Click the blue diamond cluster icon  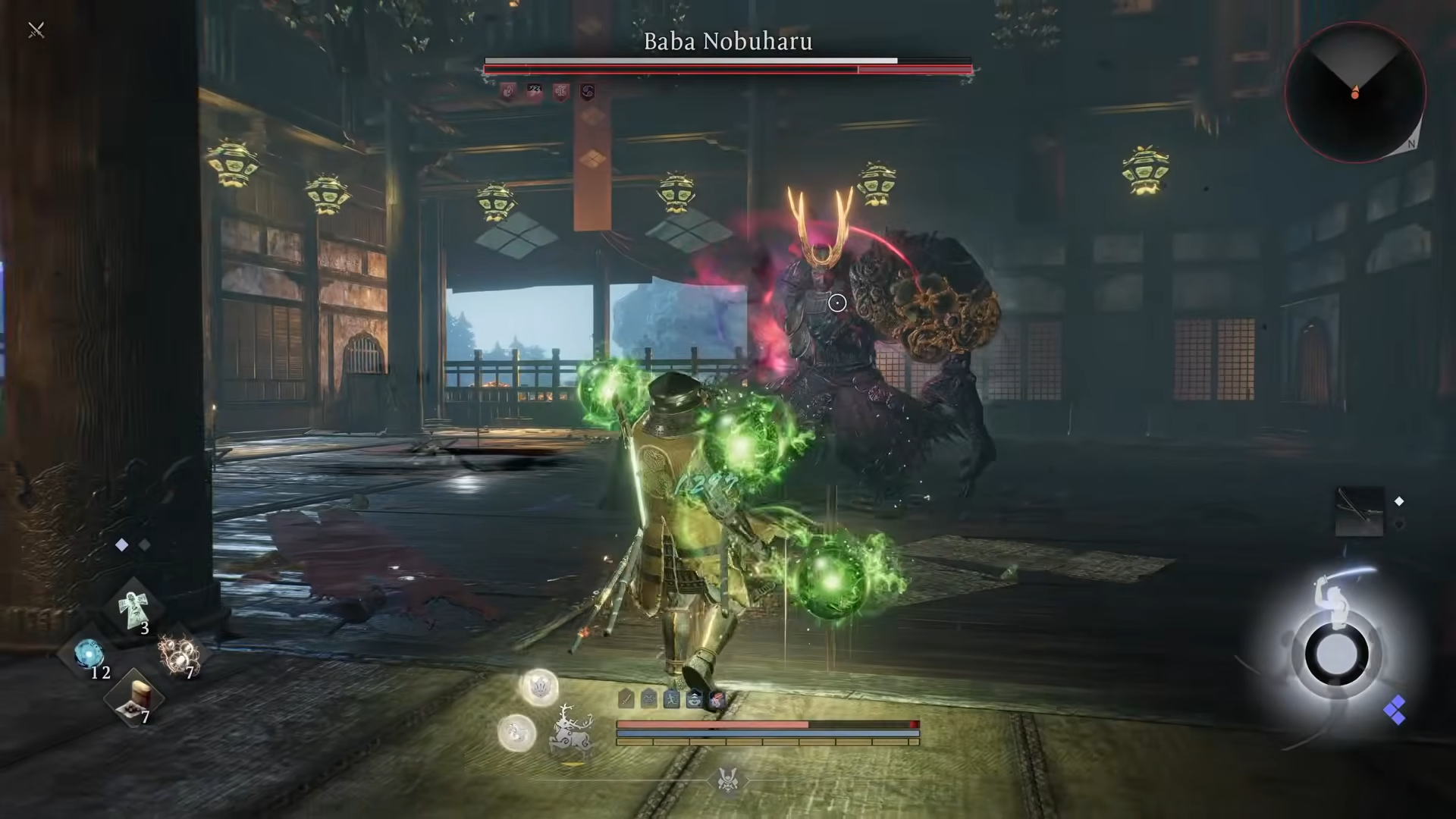(1394, 711)
